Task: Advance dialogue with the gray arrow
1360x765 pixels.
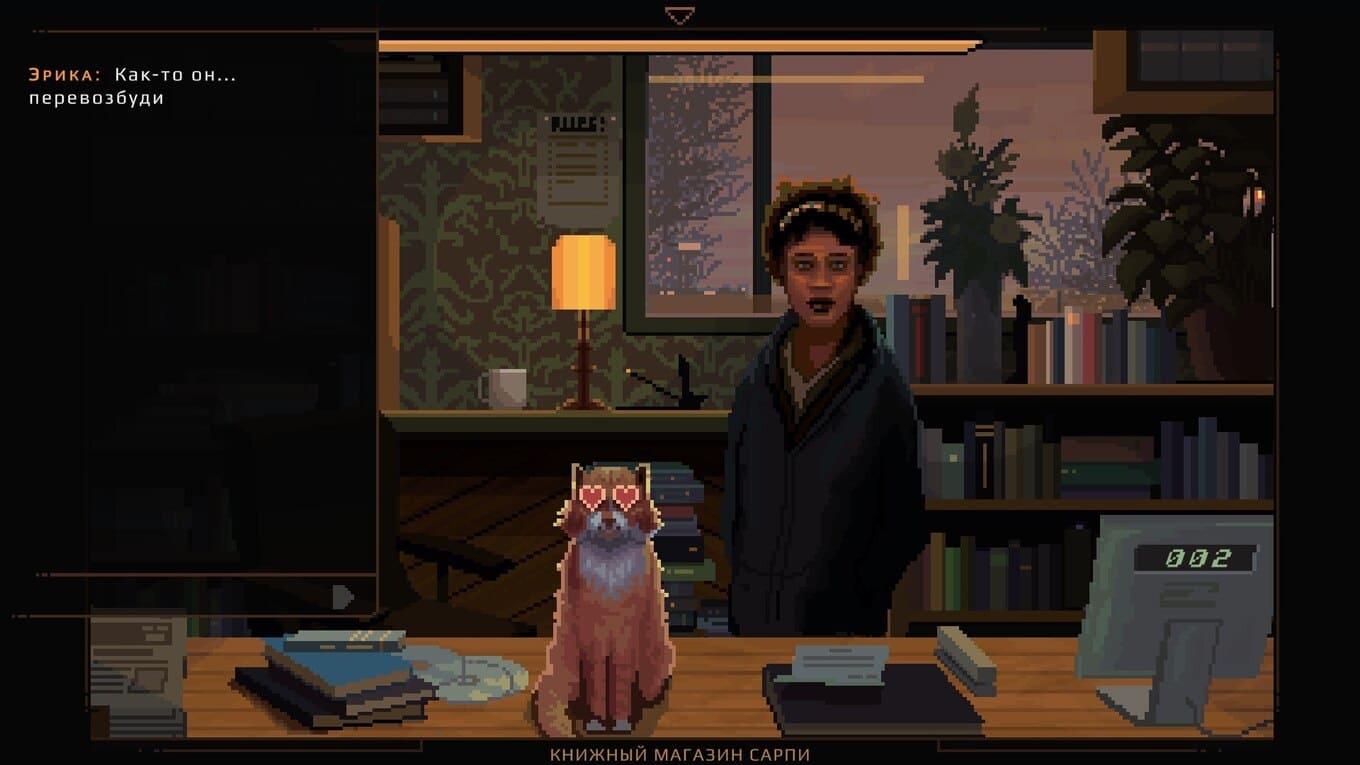Action: pyautogui.click(x=343, y=597)
